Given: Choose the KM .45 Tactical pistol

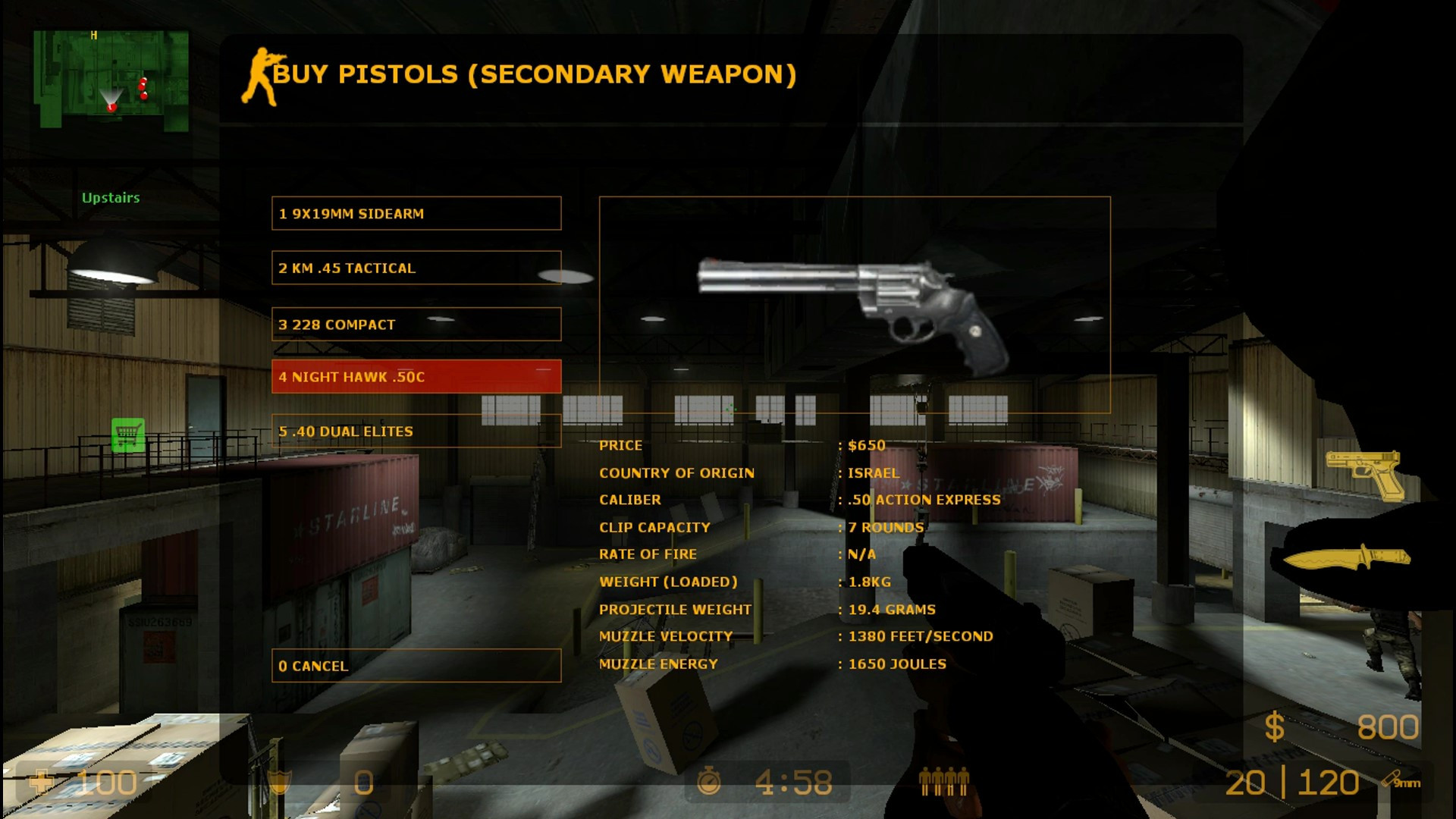Looking at the screenshot, I should coord(416,268).
